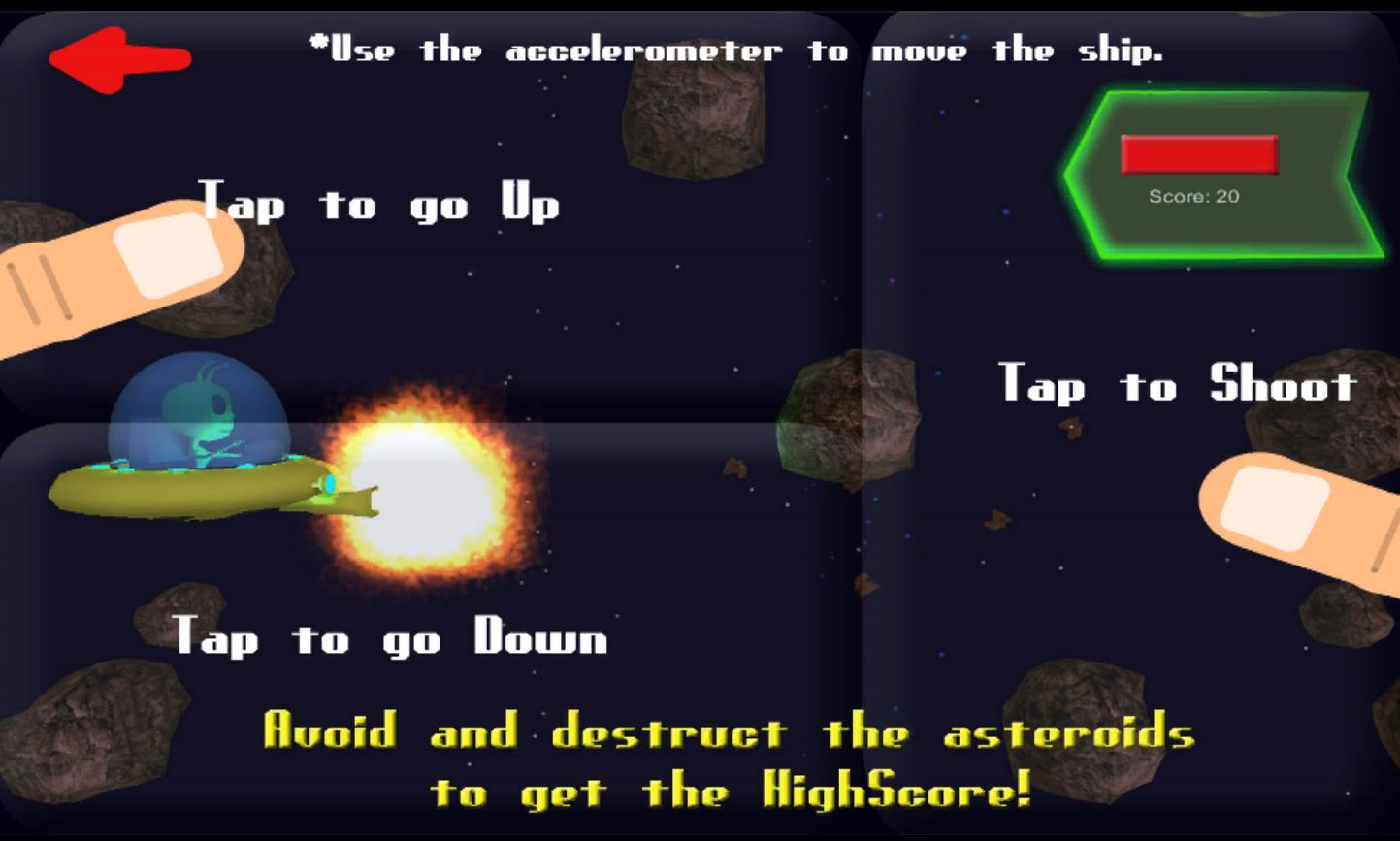Click the Tap to go Up label
Screen dimensions: 1400x841
378,204
